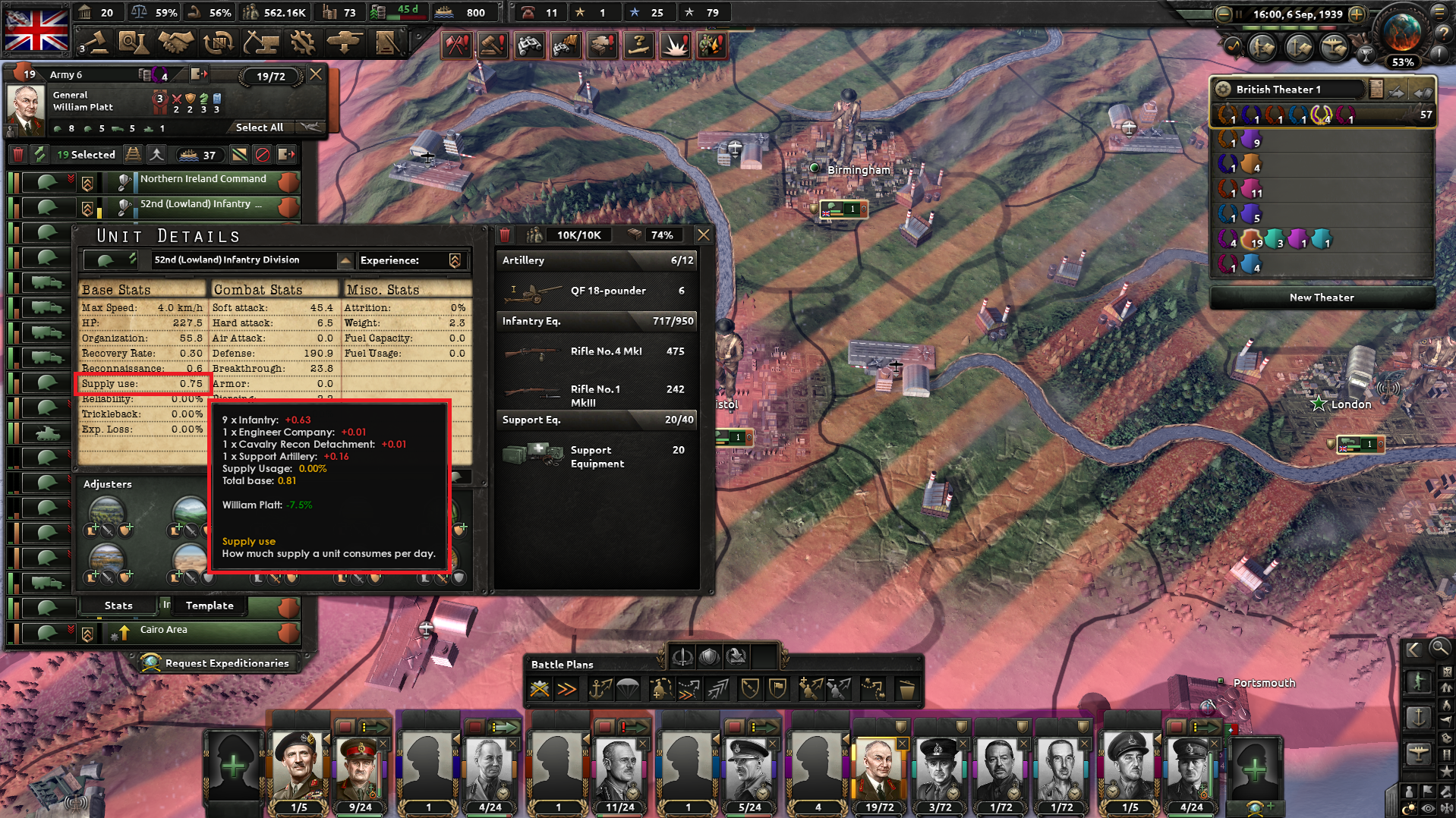The width and height of the screenshot is (1456, 818).
Task: Open the division template selector arrow
Action: [x=346, y=260]
